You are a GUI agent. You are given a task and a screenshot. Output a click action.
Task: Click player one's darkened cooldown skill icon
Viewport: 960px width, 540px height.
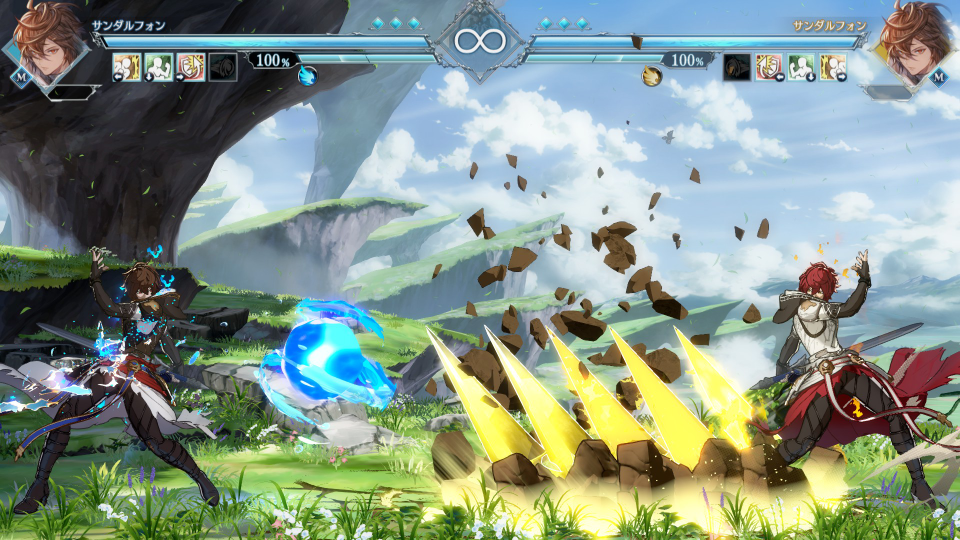click(222, 67)
